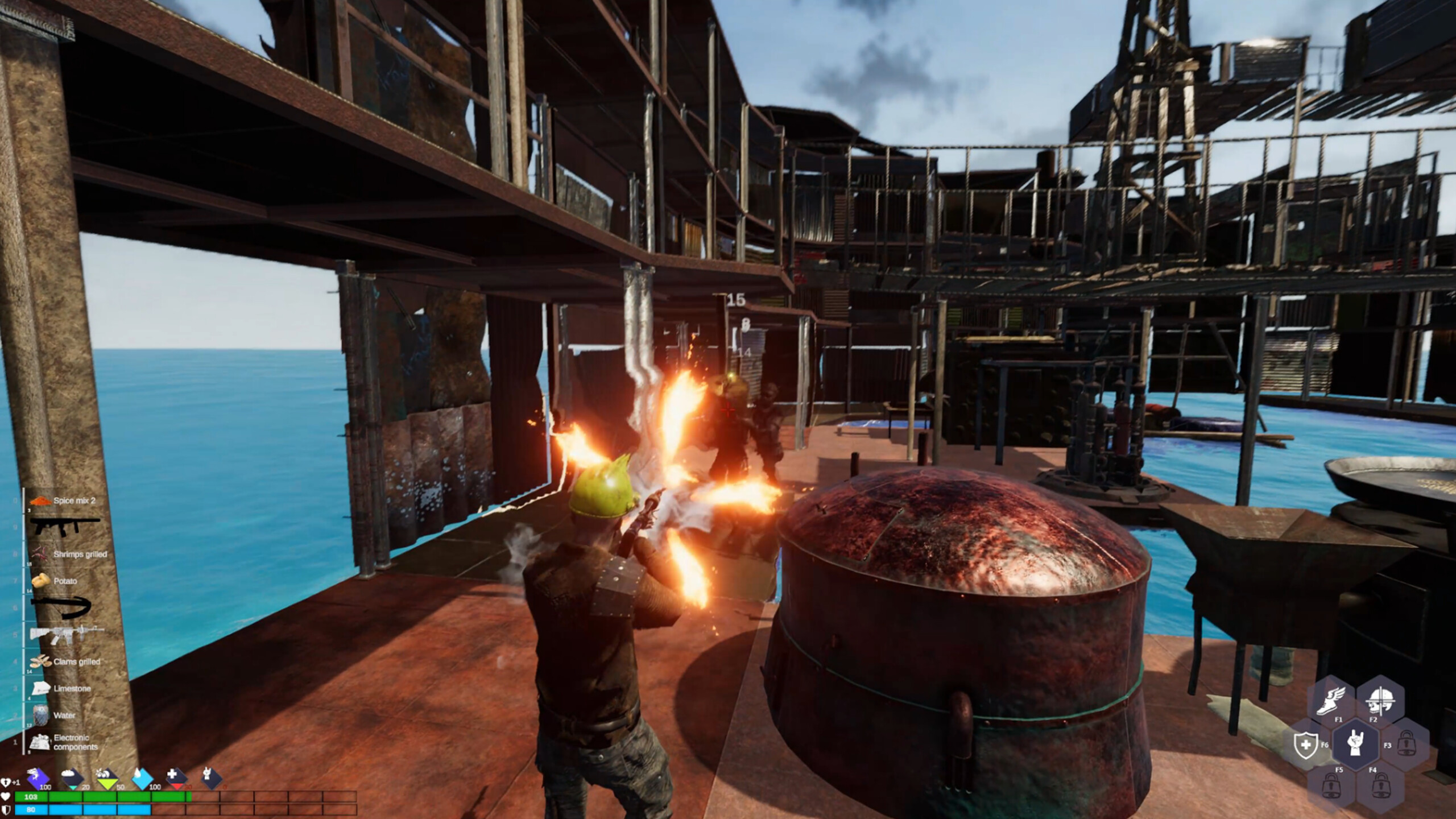Screen dimensions: 1456x819
Task: Select the Electronic components slot
Action: click(x=63, y=742)
